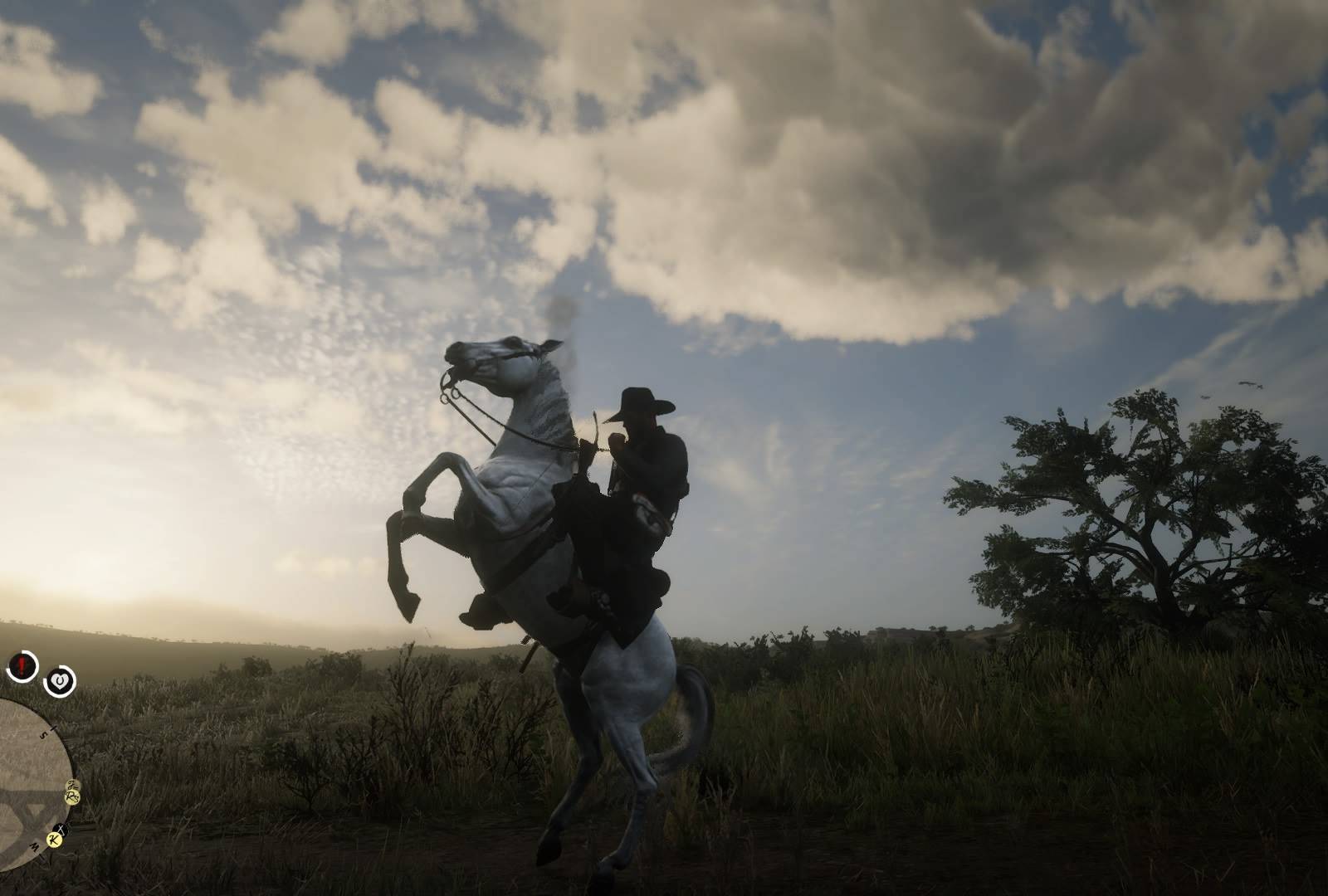
Task: Click the yellow K companion blip on minimap
Action: 54,840
